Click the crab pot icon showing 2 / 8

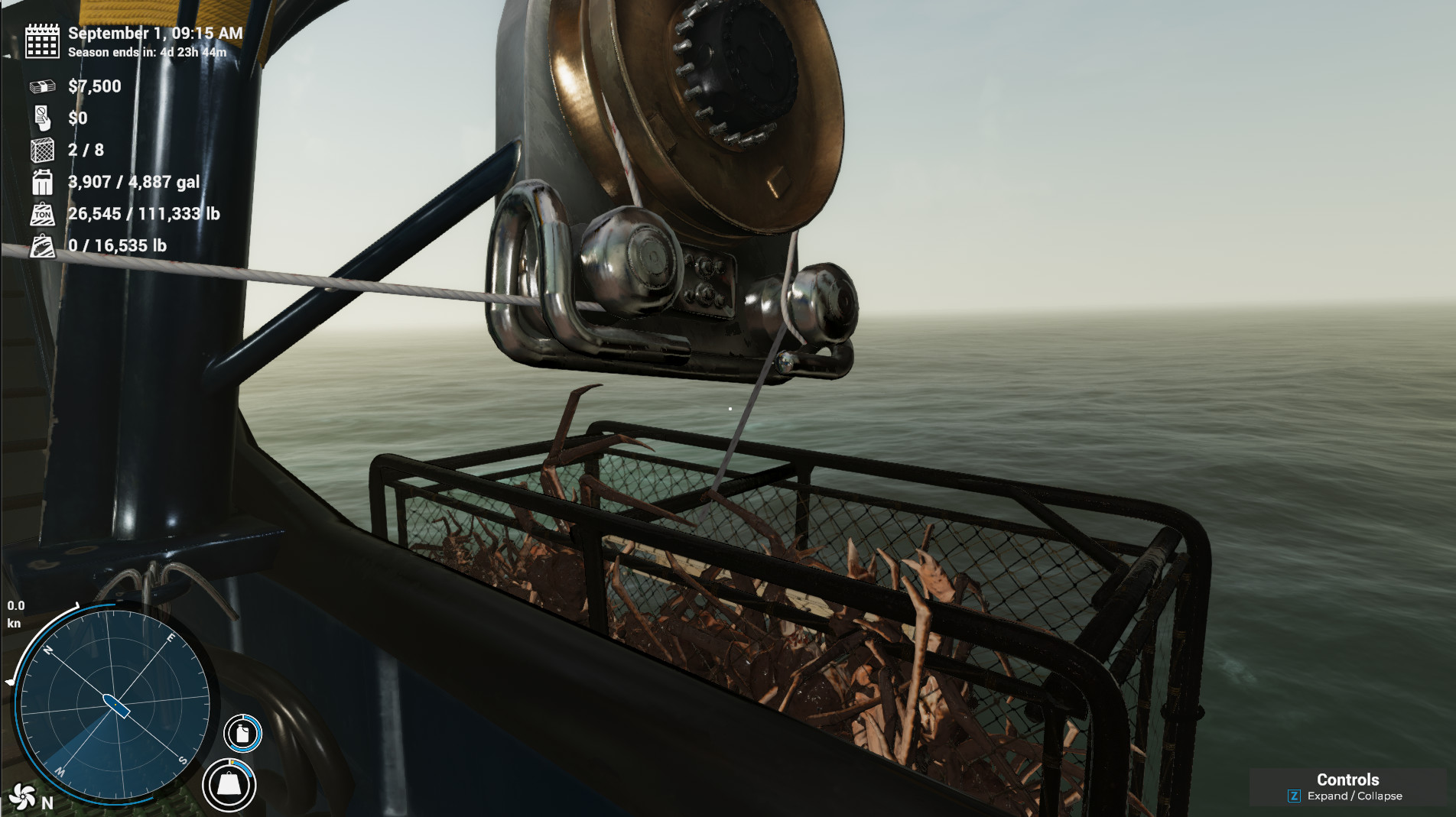coord(41,151)
